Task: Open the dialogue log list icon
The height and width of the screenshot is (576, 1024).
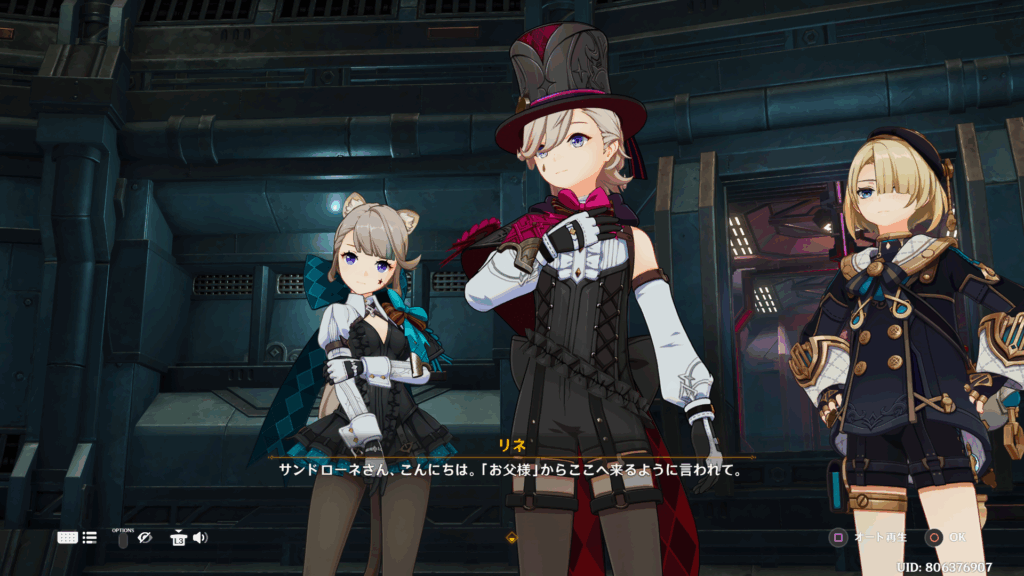Action: pyautogui.click(x=90, y=537)
